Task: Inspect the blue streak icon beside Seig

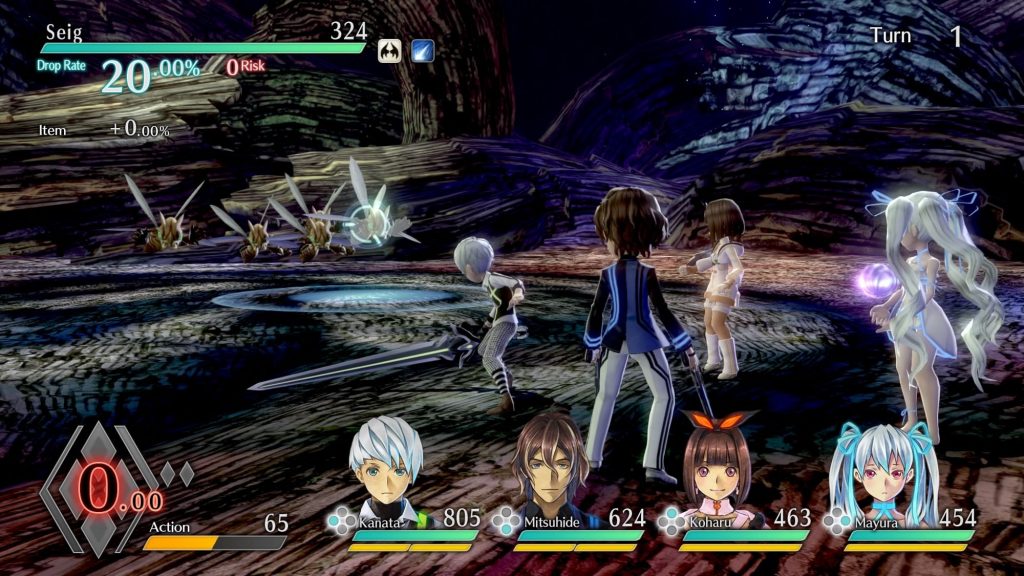Action: click(422, 50)
